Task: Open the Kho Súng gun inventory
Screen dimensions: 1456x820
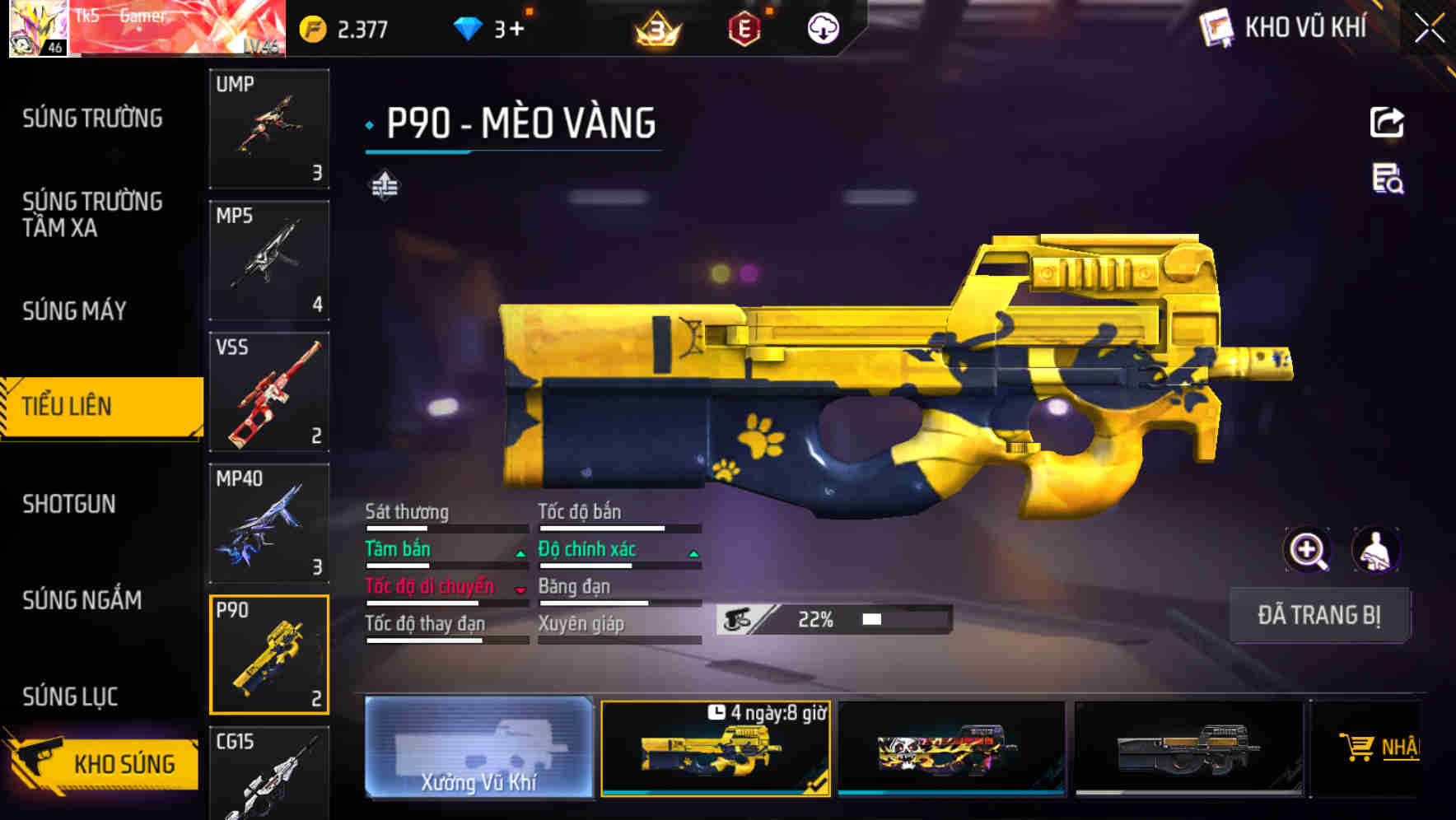Action: 103,762
